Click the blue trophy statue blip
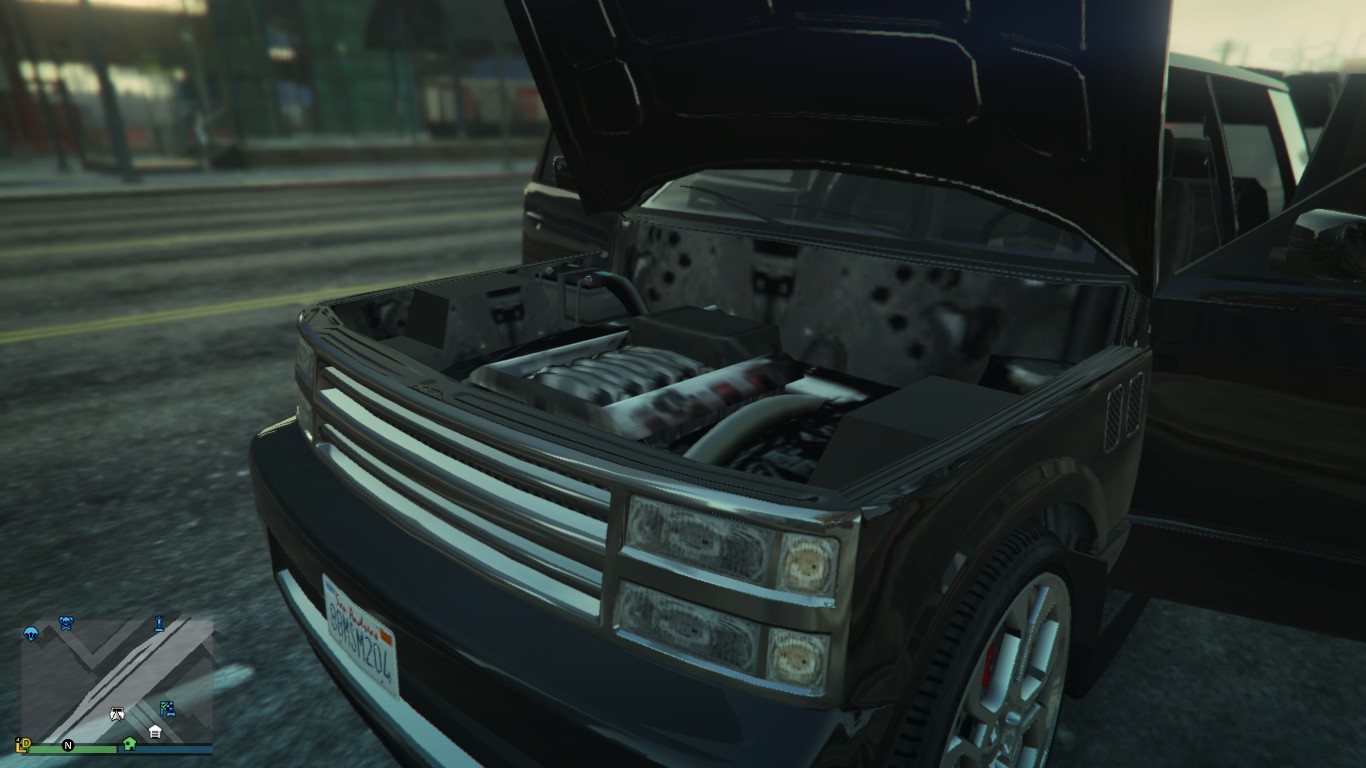 coord(159,625)
